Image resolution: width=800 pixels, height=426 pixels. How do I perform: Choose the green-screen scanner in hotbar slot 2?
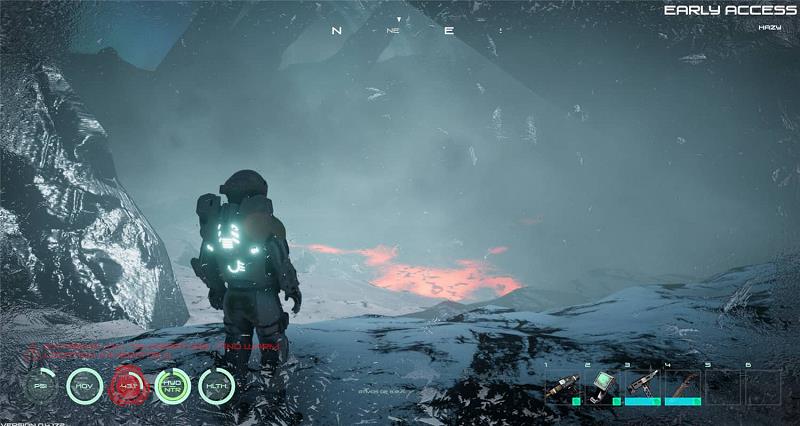604,387
